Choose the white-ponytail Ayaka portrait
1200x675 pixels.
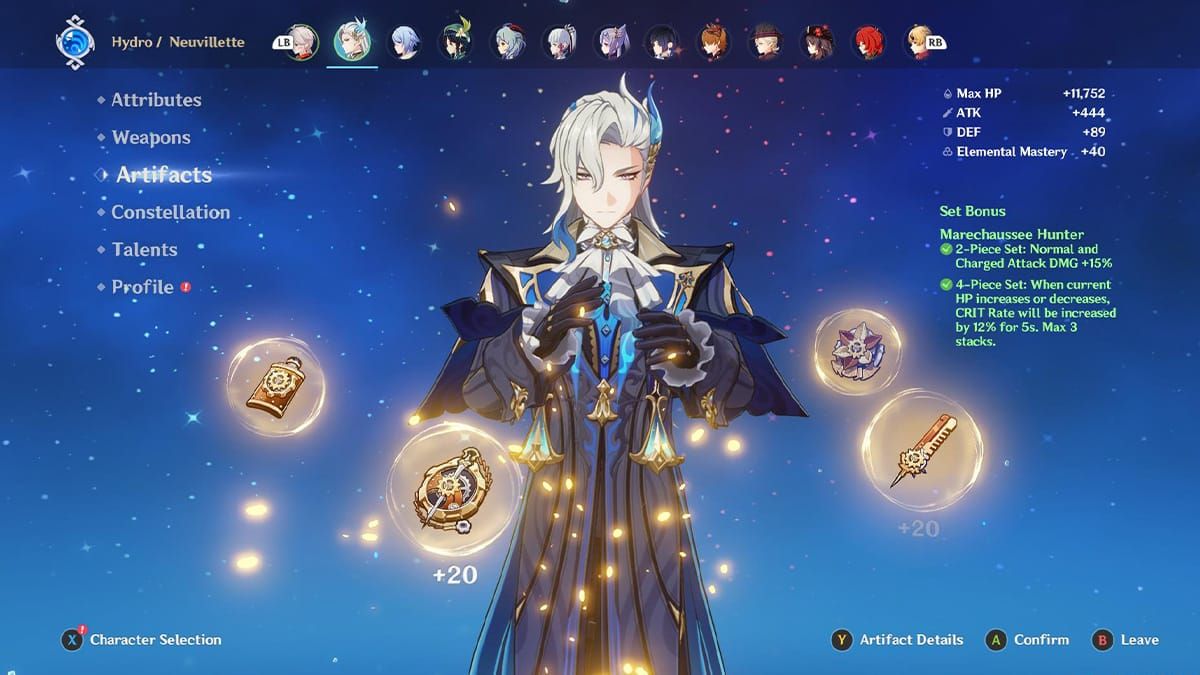tap(559, 42)
